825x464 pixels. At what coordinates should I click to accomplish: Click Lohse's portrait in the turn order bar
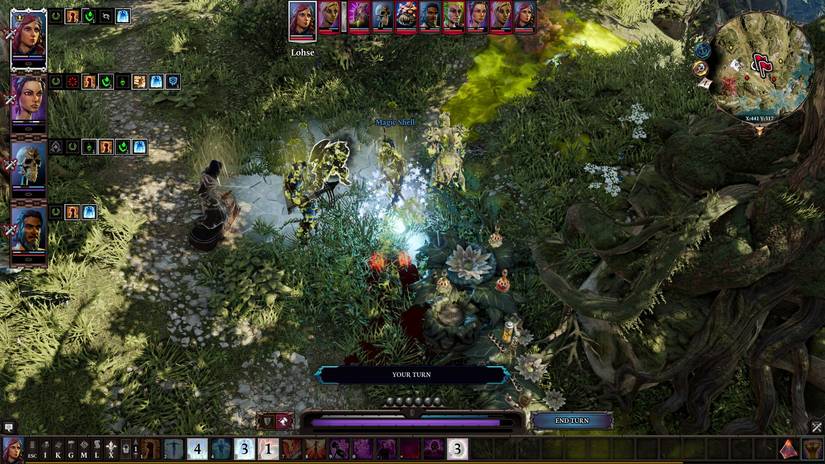[302, 20]
